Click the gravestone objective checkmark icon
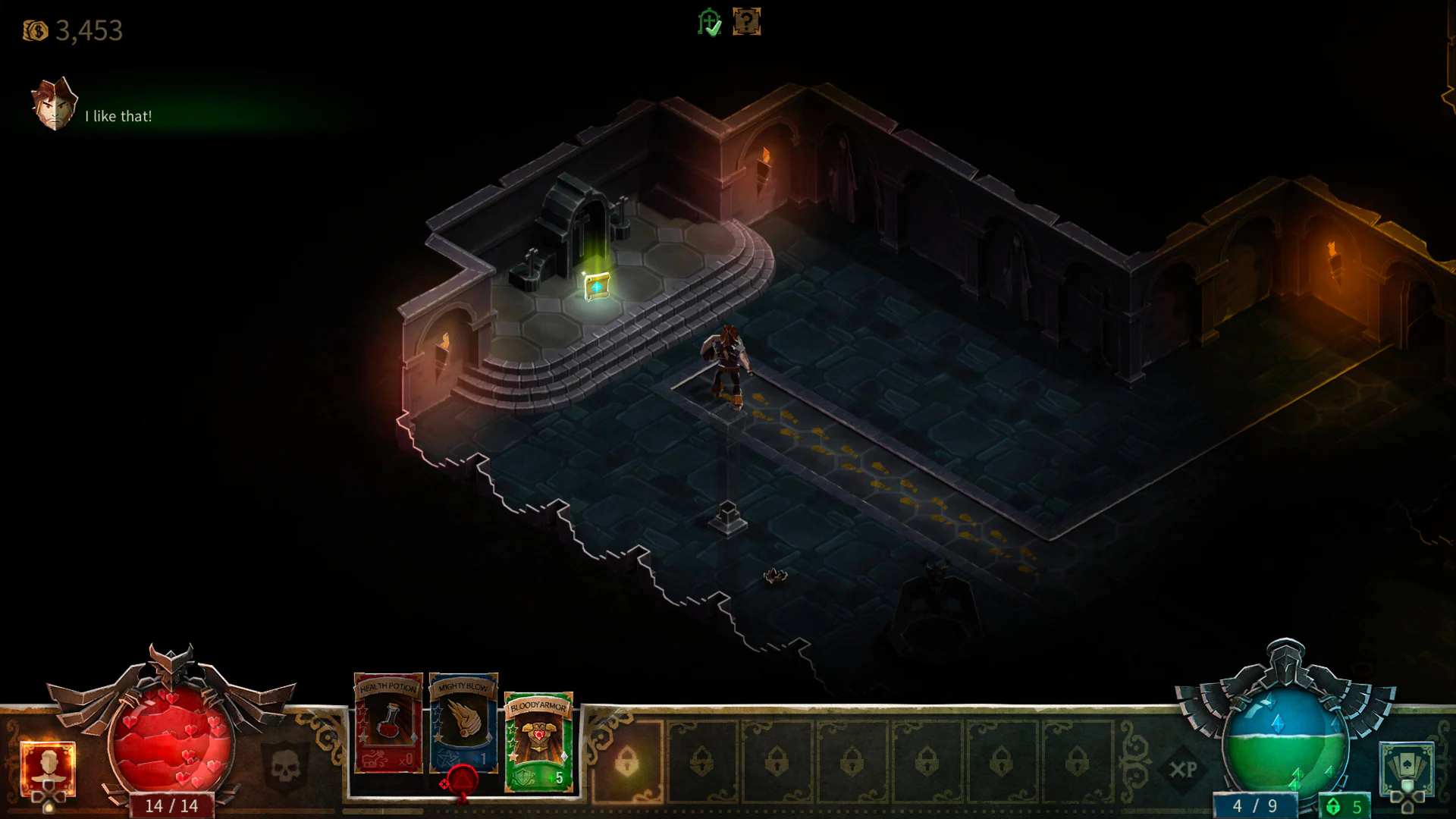The width and height of the screenshot is (1456, 819). 709,22
